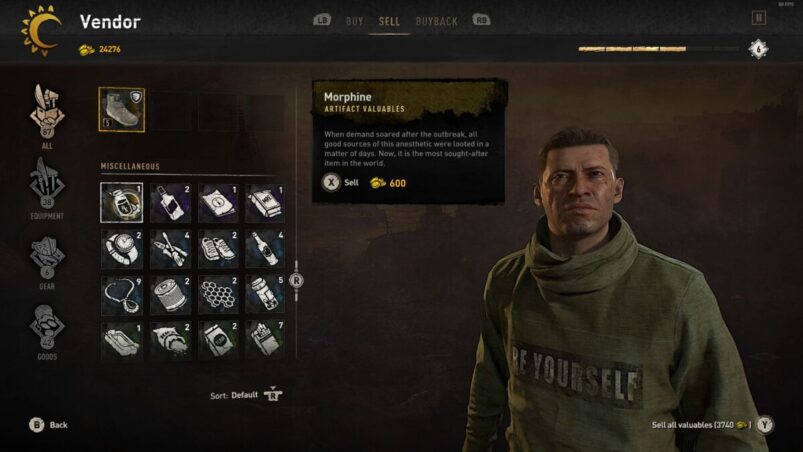Select the Morphine bottle slot

point(122,202)
